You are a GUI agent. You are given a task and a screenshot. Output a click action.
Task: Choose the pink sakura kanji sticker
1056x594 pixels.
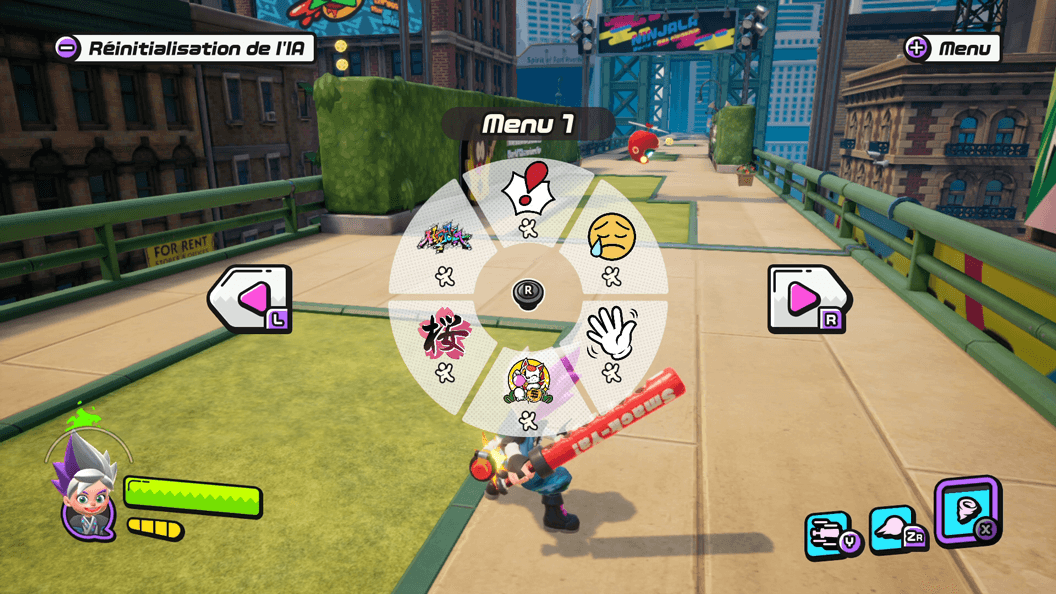pos(444,335)
